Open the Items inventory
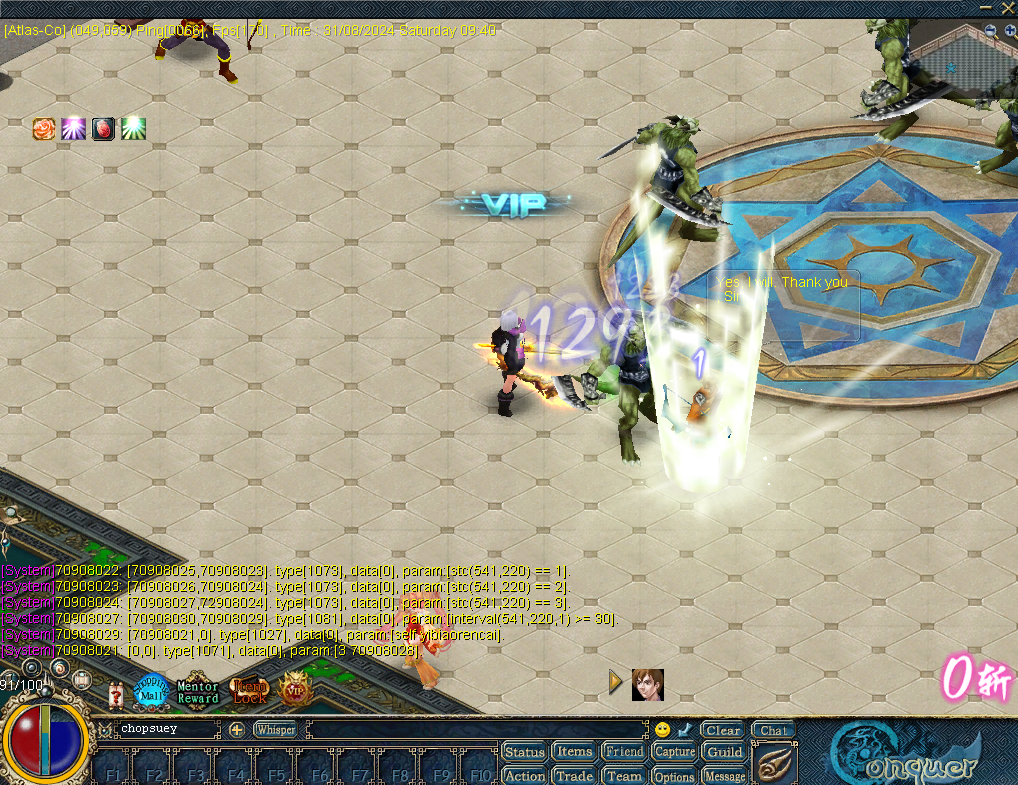This screenshot has height=785, width=1018. [574, 752]
